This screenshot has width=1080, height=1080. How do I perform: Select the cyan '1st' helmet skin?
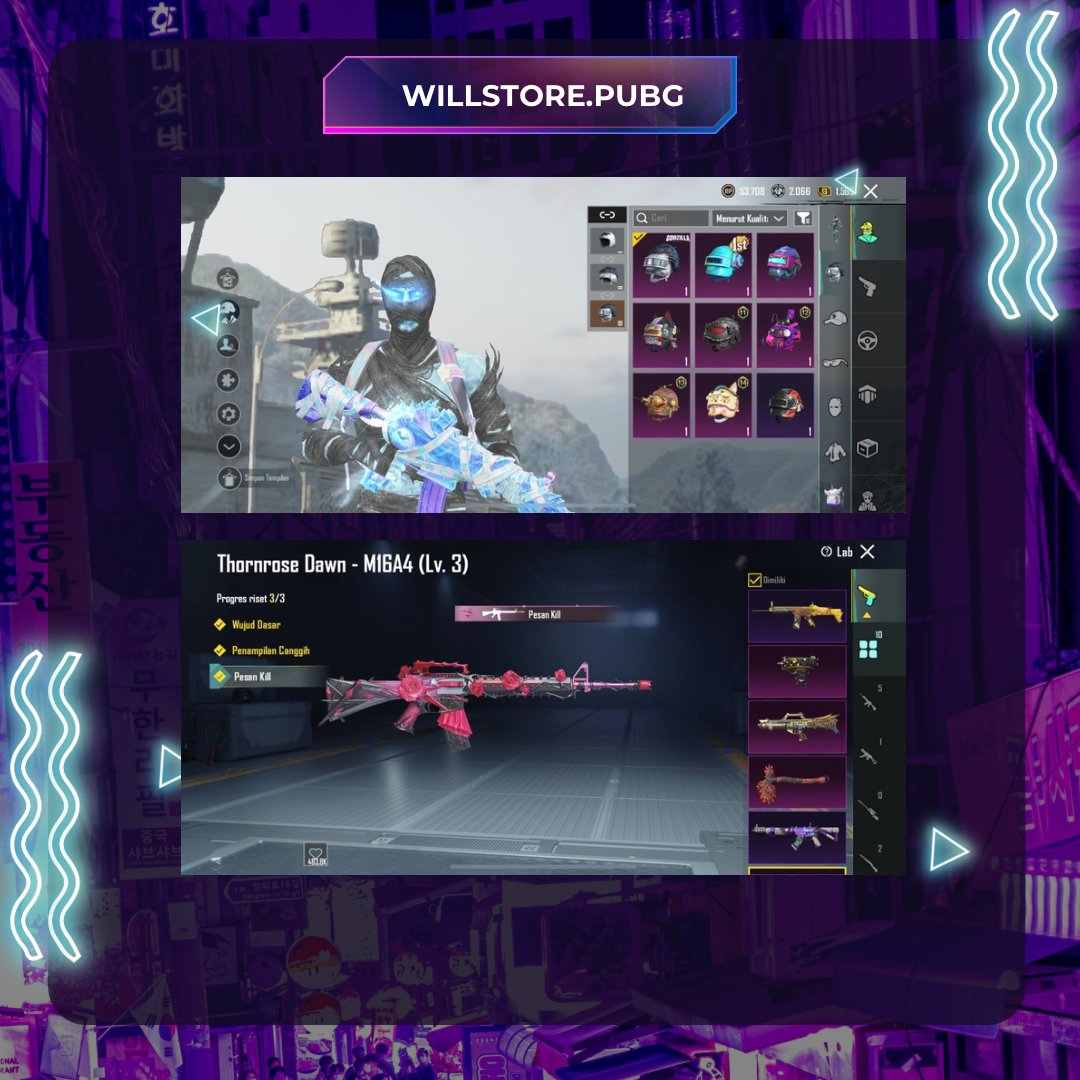coord(724,264)
